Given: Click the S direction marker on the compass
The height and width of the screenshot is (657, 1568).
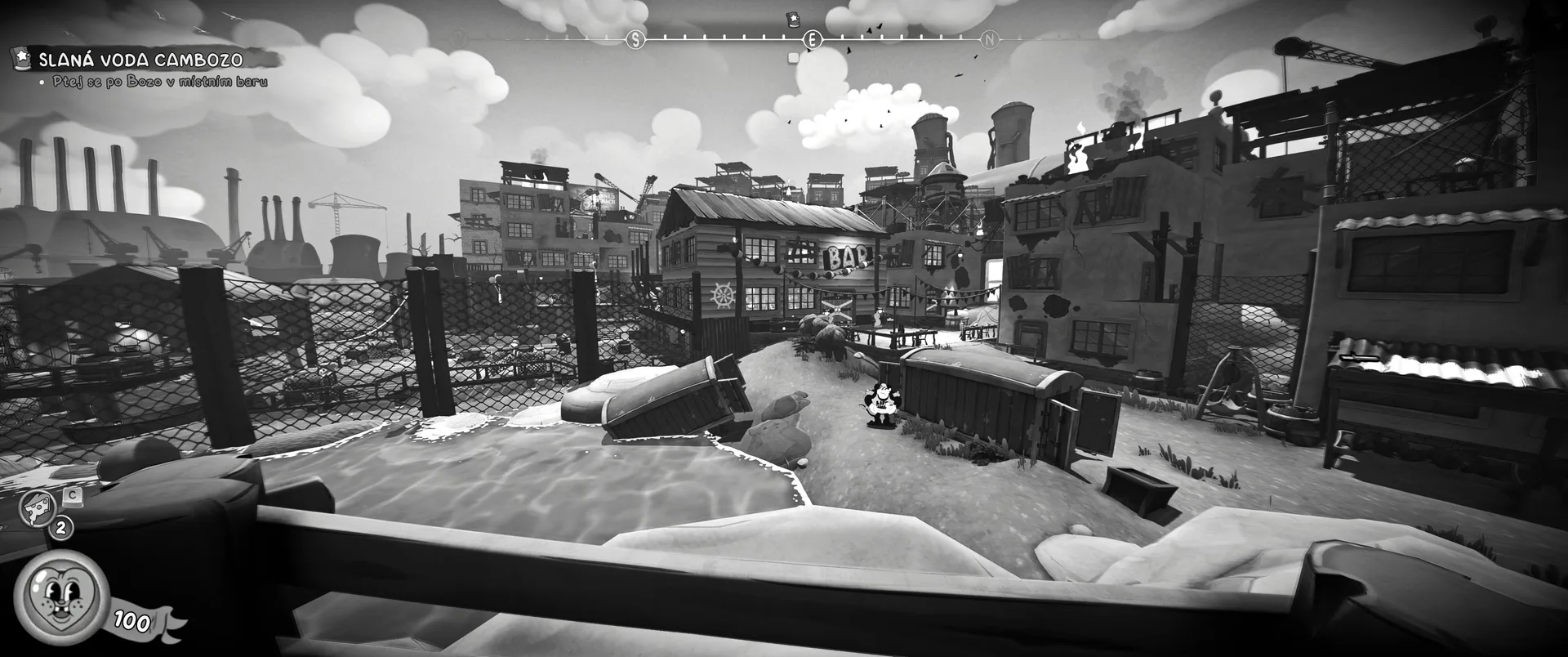Looking at the screenshot, I should pyautogui.click(x=636, y=39).
